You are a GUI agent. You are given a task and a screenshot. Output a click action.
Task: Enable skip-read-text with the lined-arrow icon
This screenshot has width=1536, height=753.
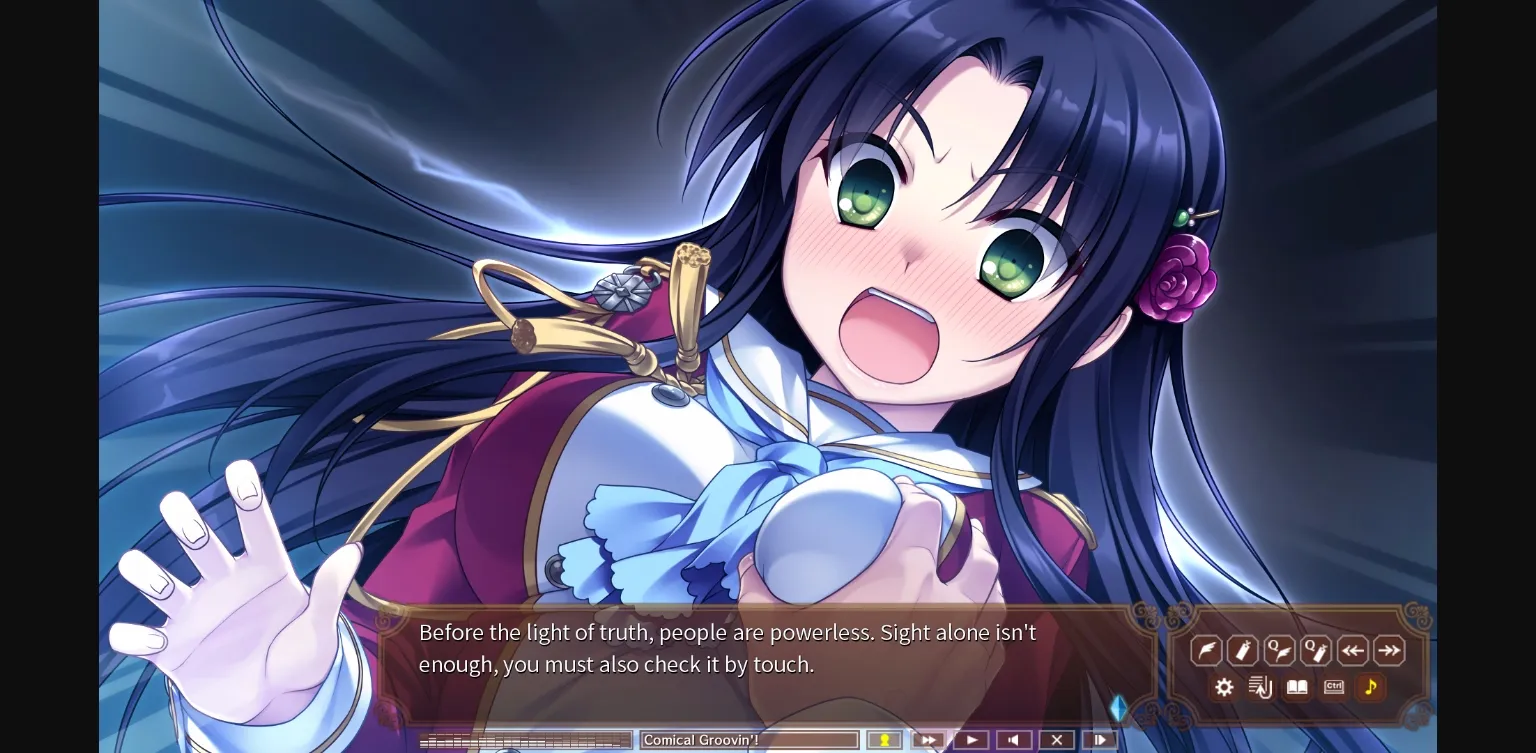point(1259,687)
